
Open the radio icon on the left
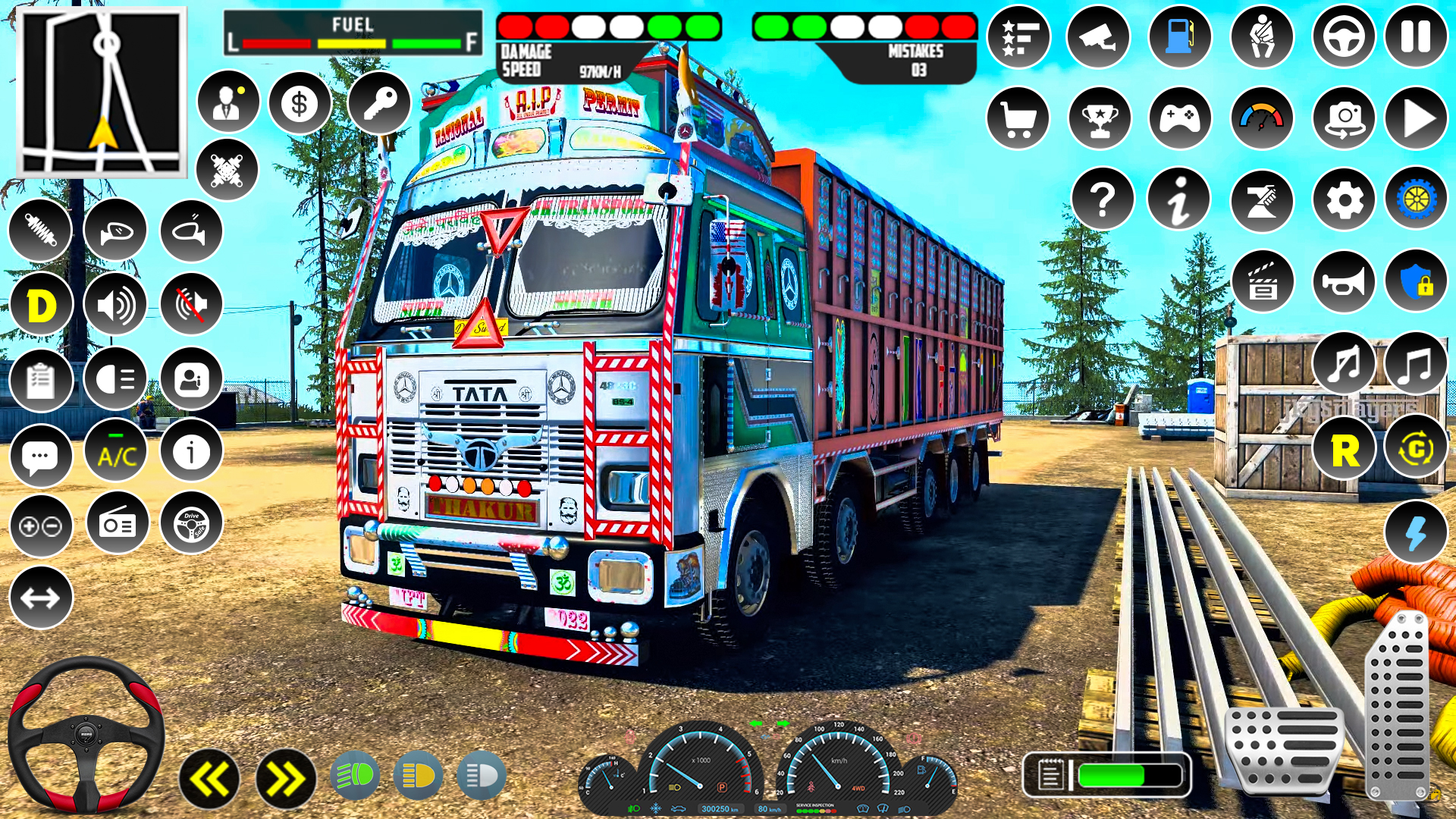[116, 525]
